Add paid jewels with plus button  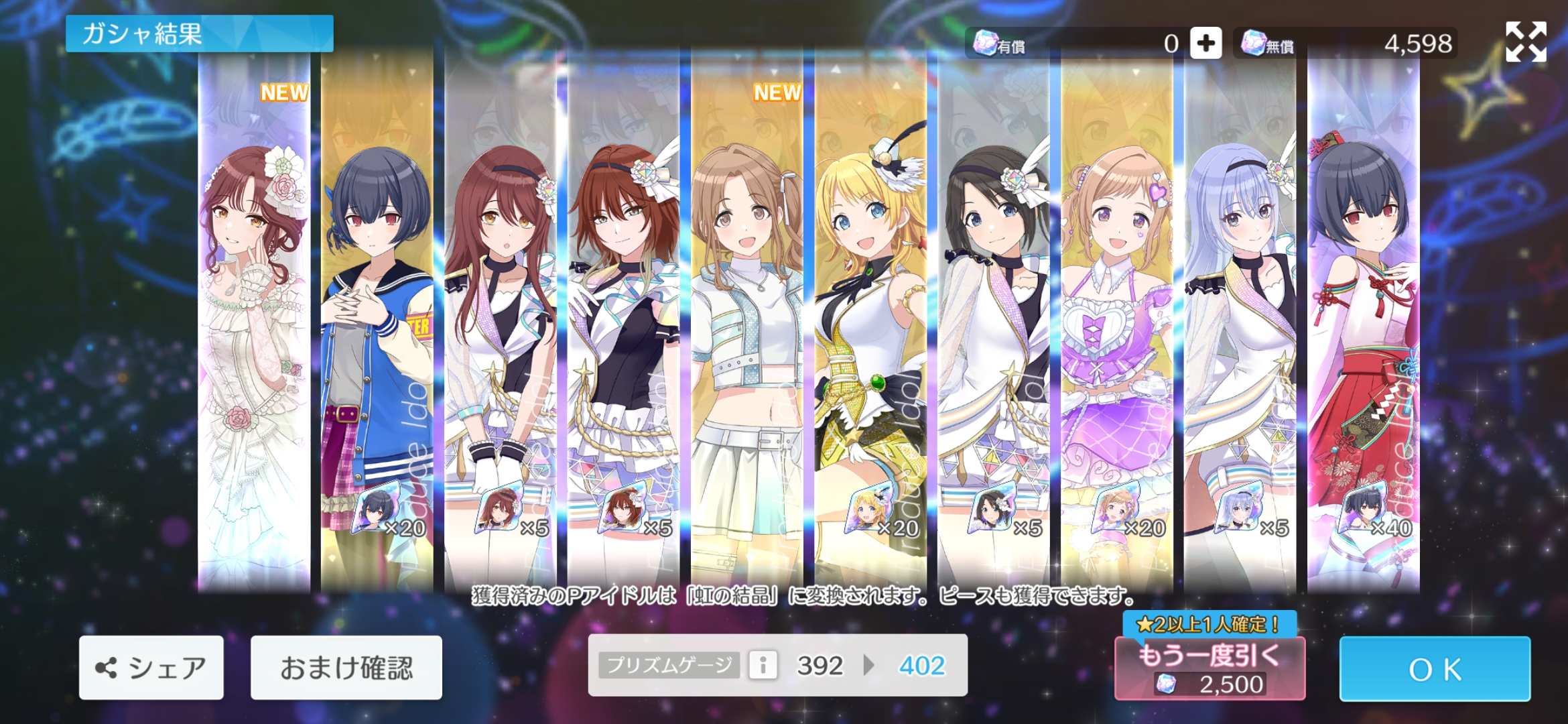click(1205, 44)
